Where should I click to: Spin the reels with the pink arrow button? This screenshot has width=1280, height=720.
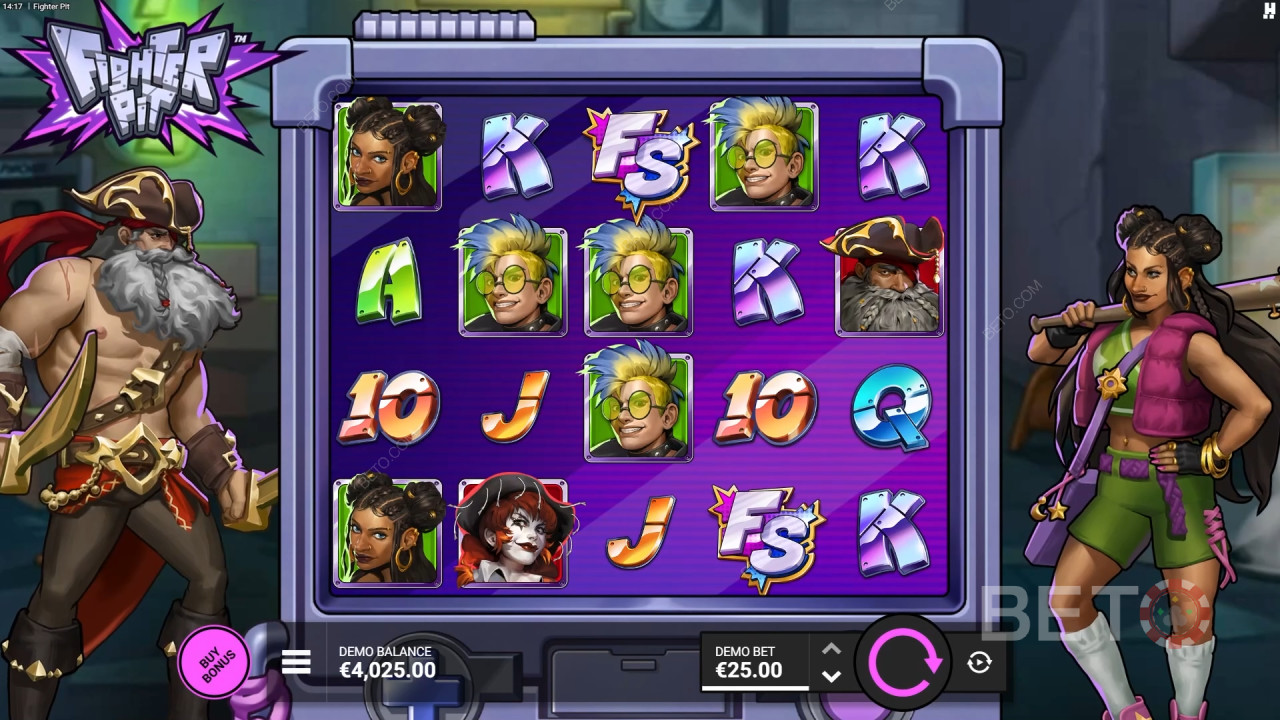(904, 661)
